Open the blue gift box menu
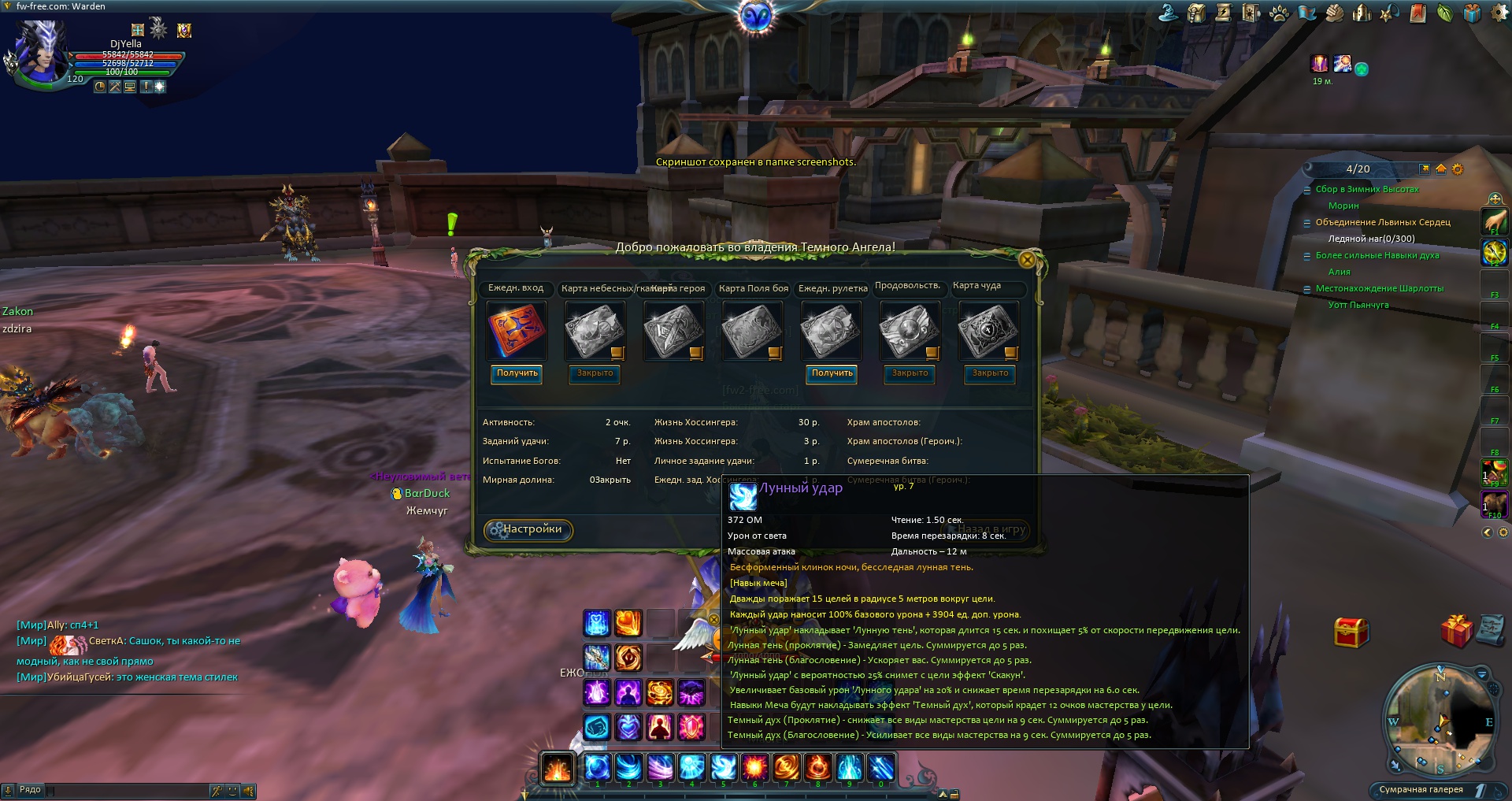The height and width of the screenshot is (801, 1512). point(1472,13)
